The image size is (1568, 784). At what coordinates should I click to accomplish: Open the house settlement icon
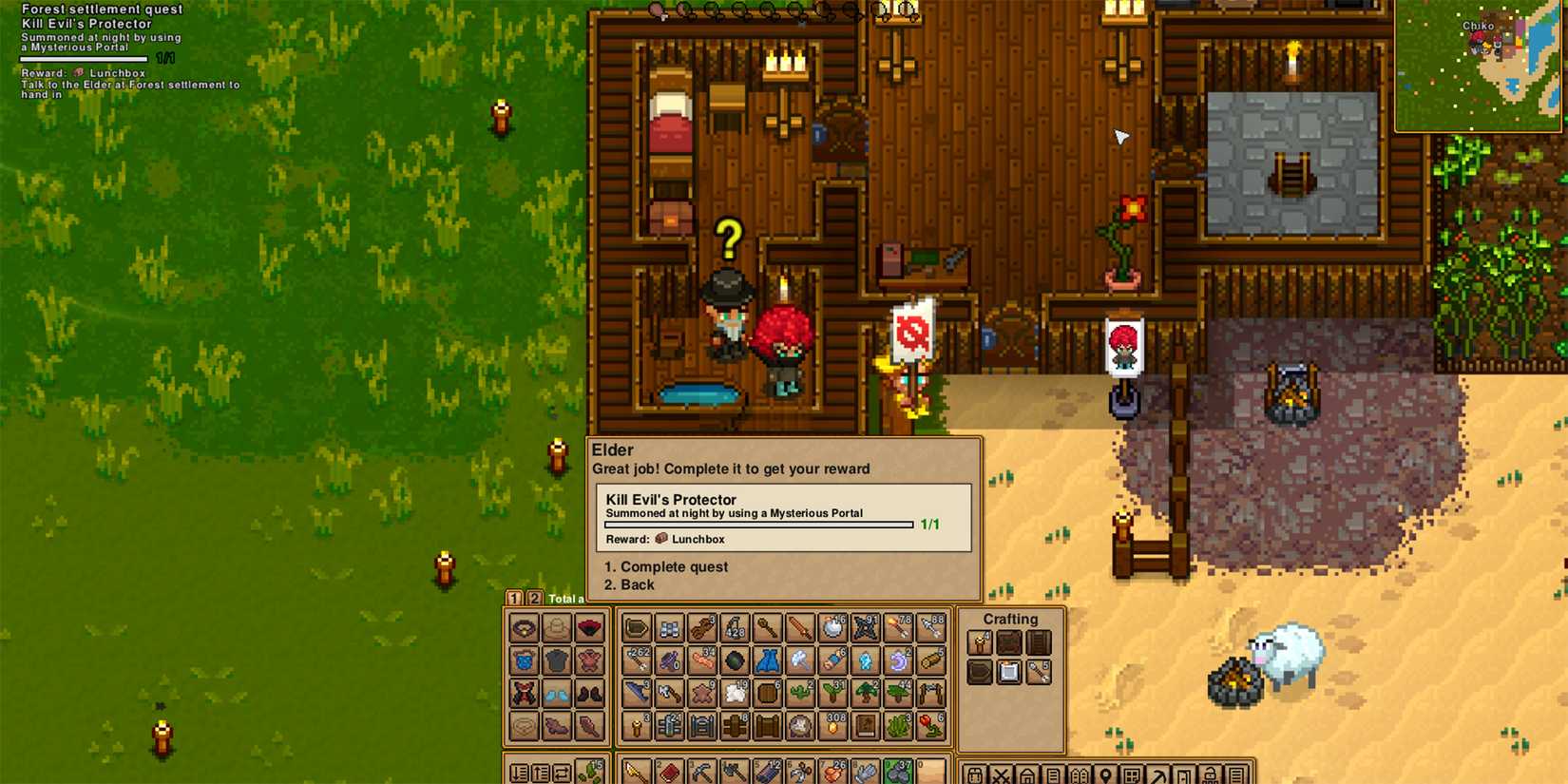1028,772
